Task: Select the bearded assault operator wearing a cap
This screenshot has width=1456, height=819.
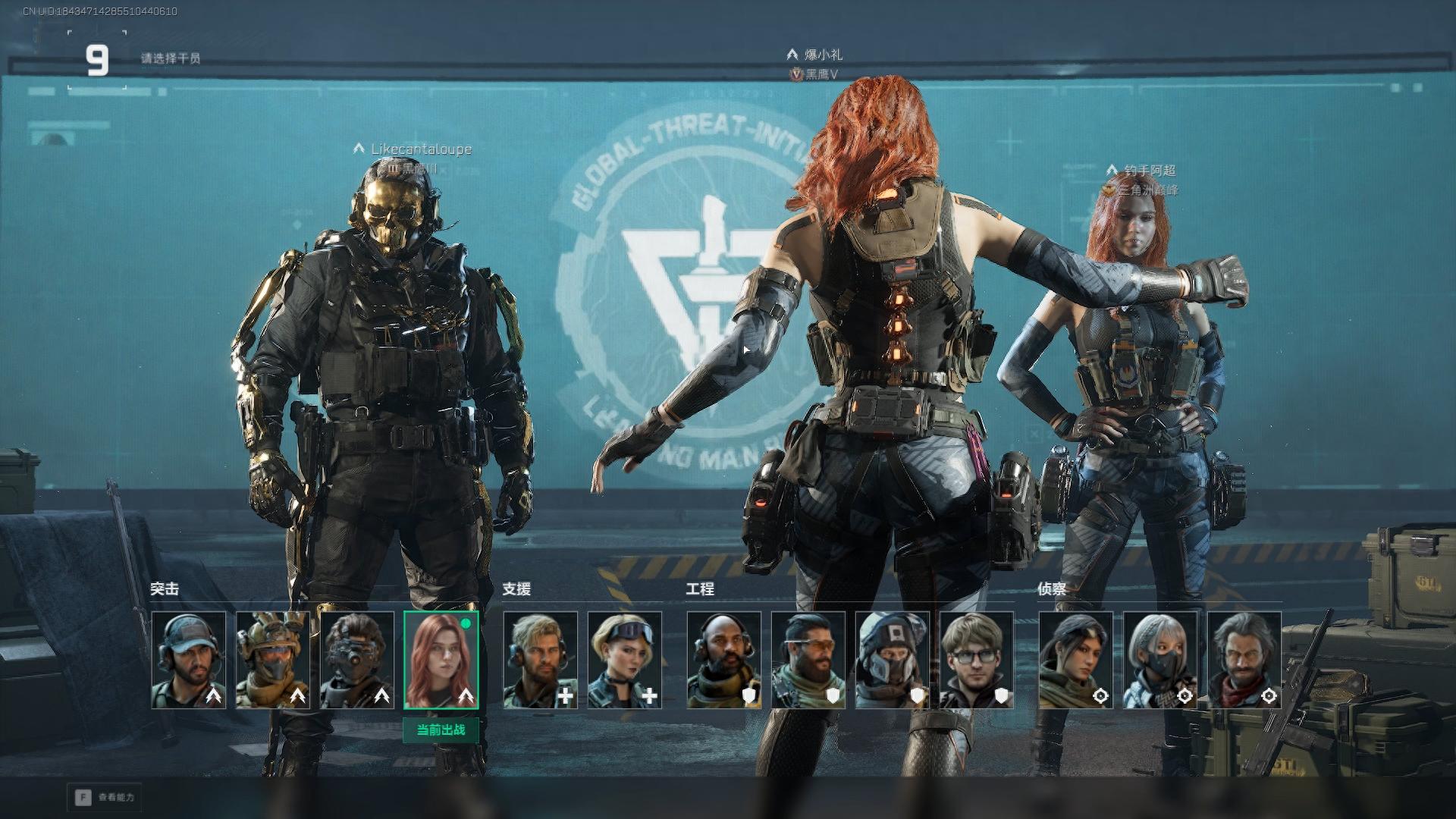Action: tap(189, 660)
